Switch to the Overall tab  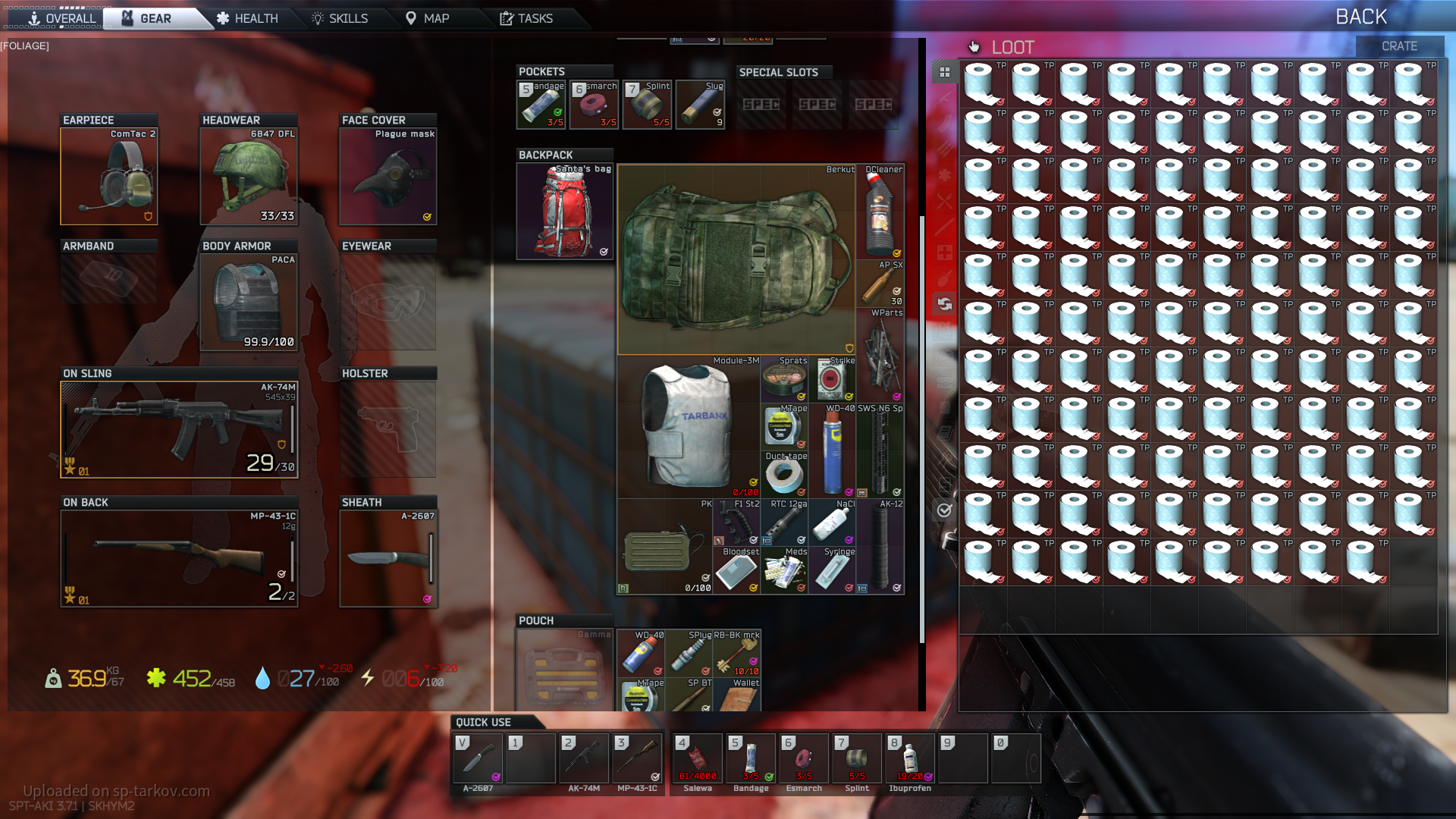(x=61, y=18)
